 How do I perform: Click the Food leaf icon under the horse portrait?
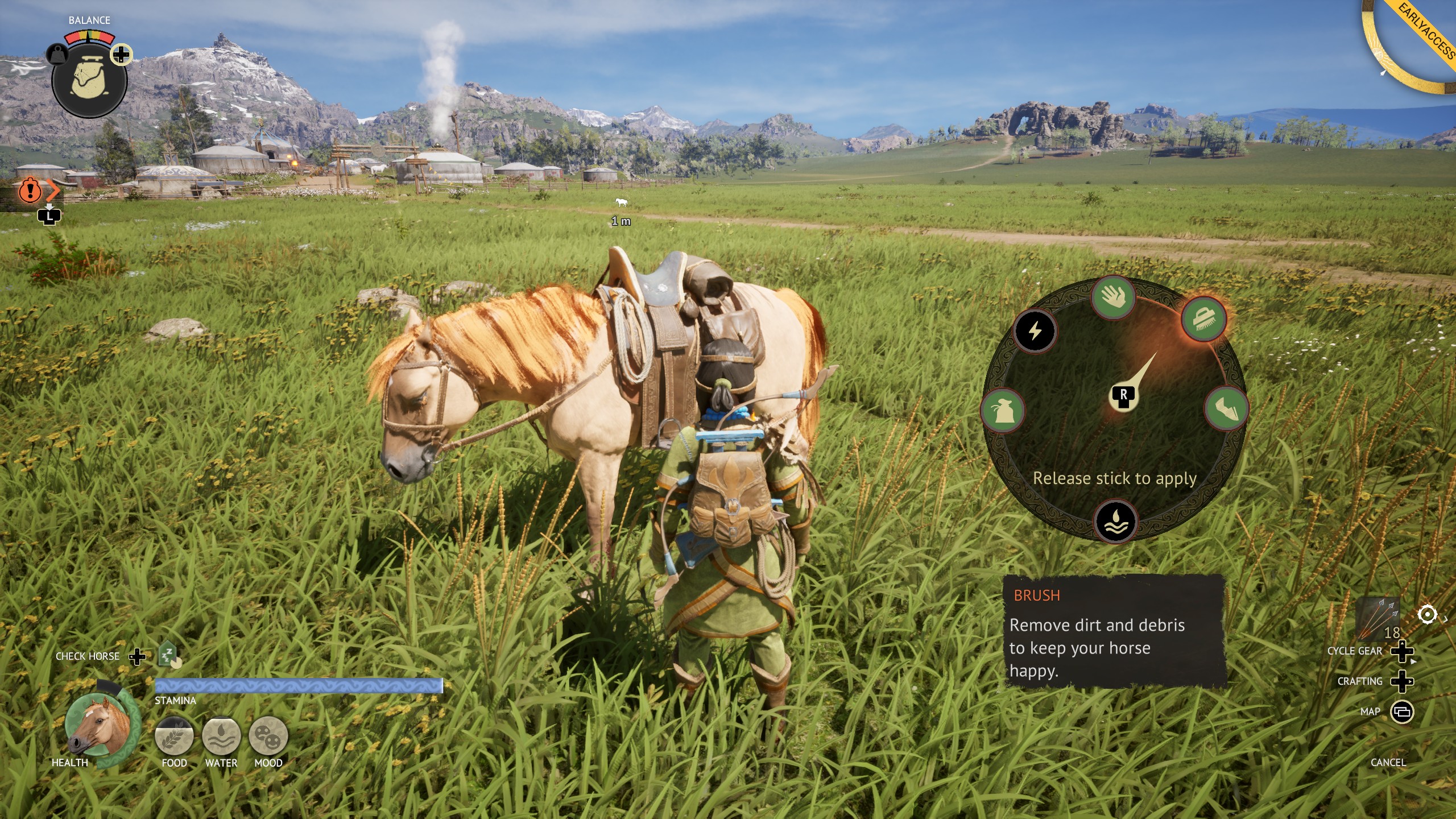click(x=174, y=737)
